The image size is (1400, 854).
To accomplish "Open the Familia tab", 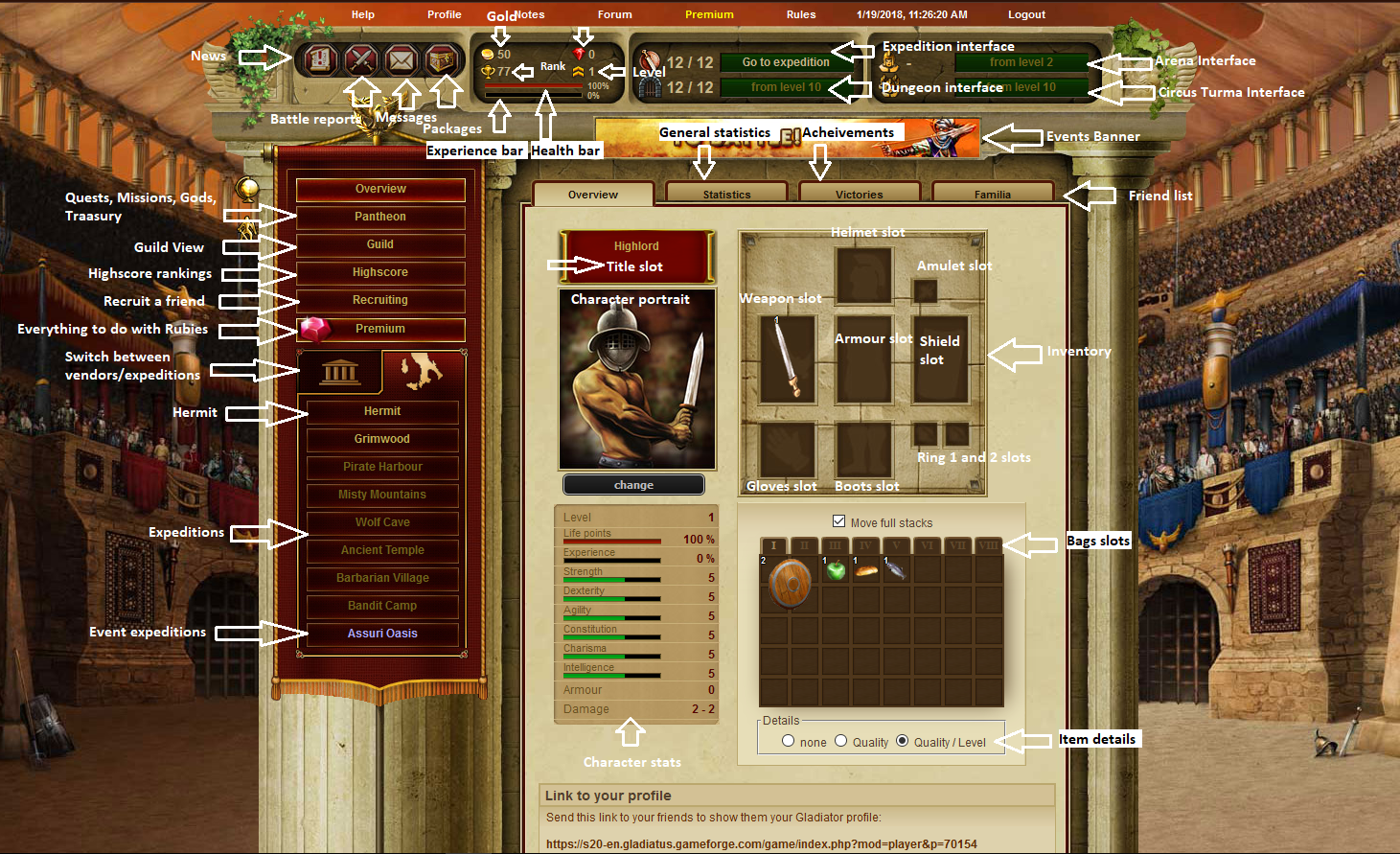I will (x=993, y=193).
